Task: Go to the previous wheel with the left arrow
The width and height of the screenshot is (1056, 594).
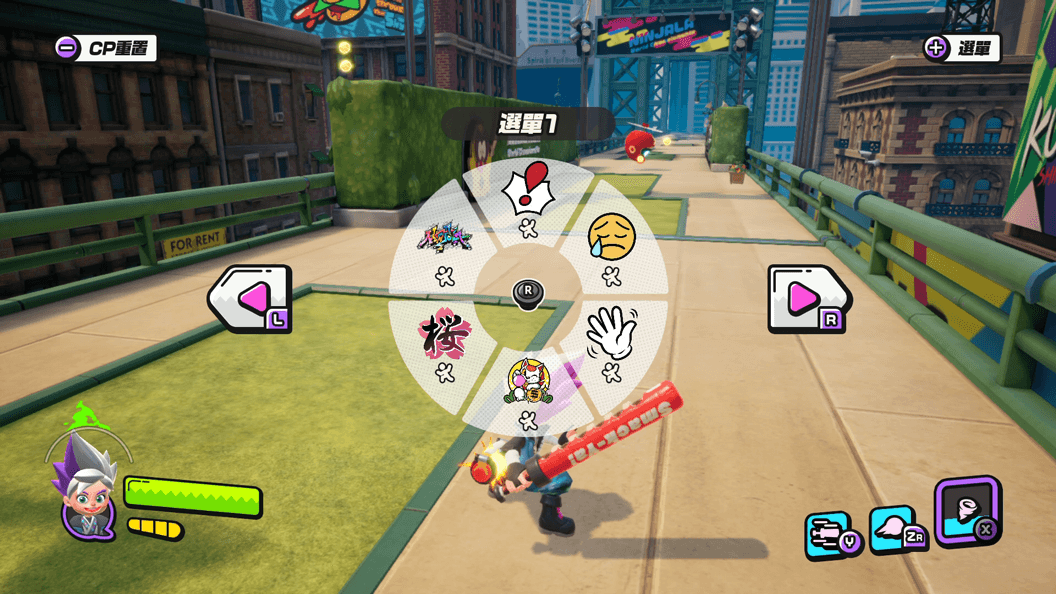Action: click(x=251, y=298)
